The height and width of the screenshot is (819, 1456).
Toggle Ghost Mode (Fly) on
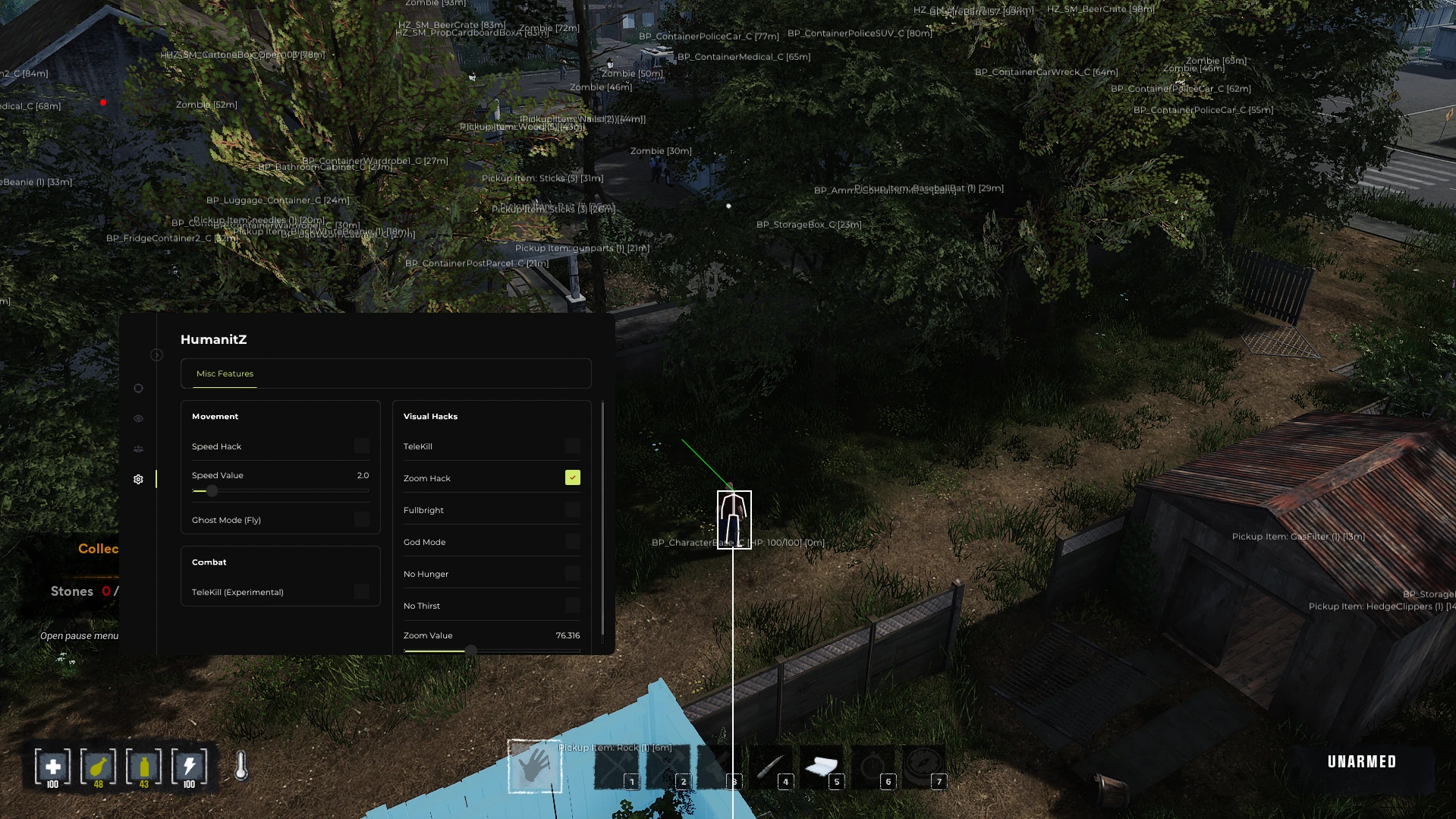coord(362,519)
